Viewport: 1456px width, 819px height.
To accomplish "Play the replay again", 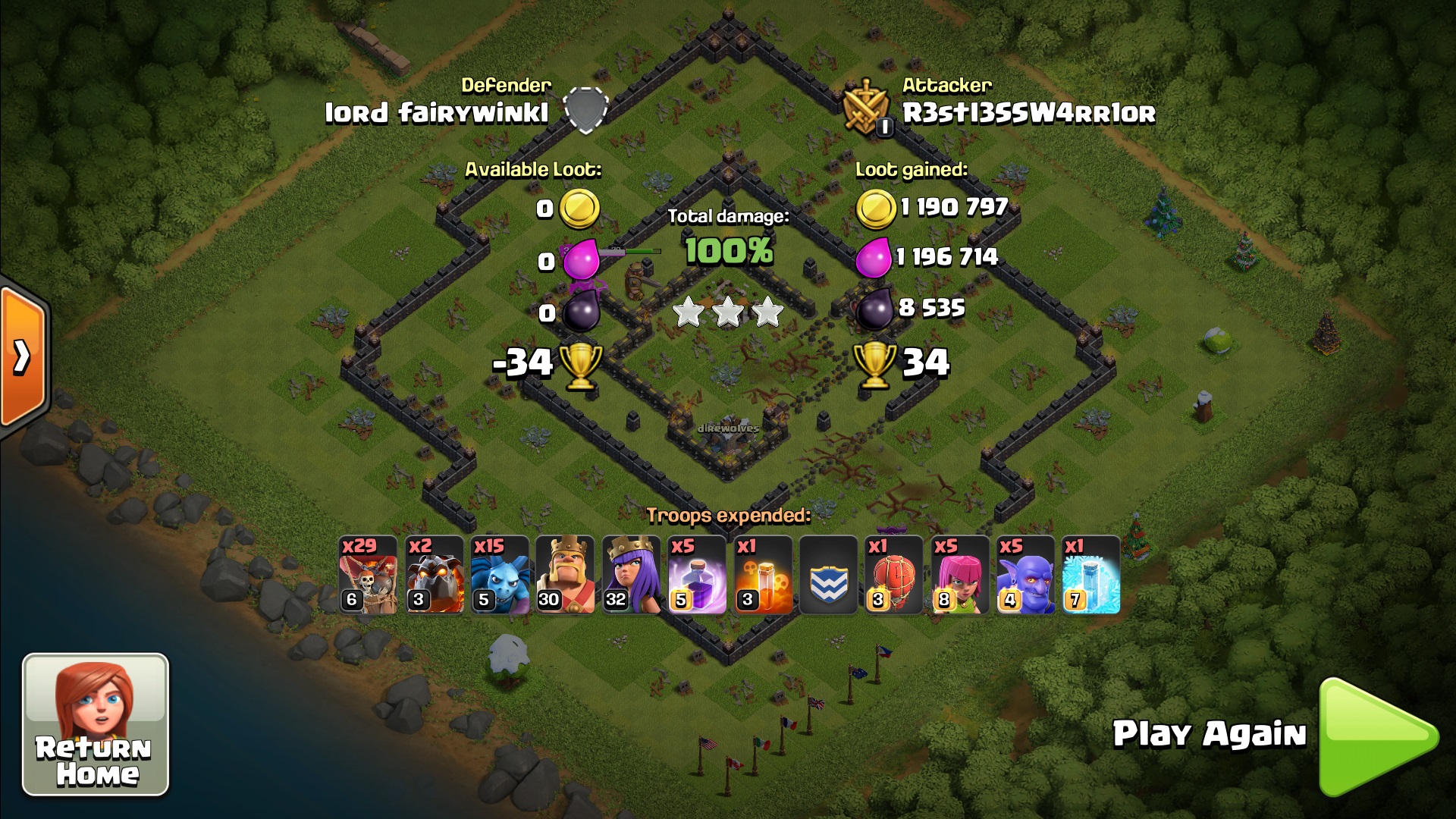I will click(x=1376, y=736).
